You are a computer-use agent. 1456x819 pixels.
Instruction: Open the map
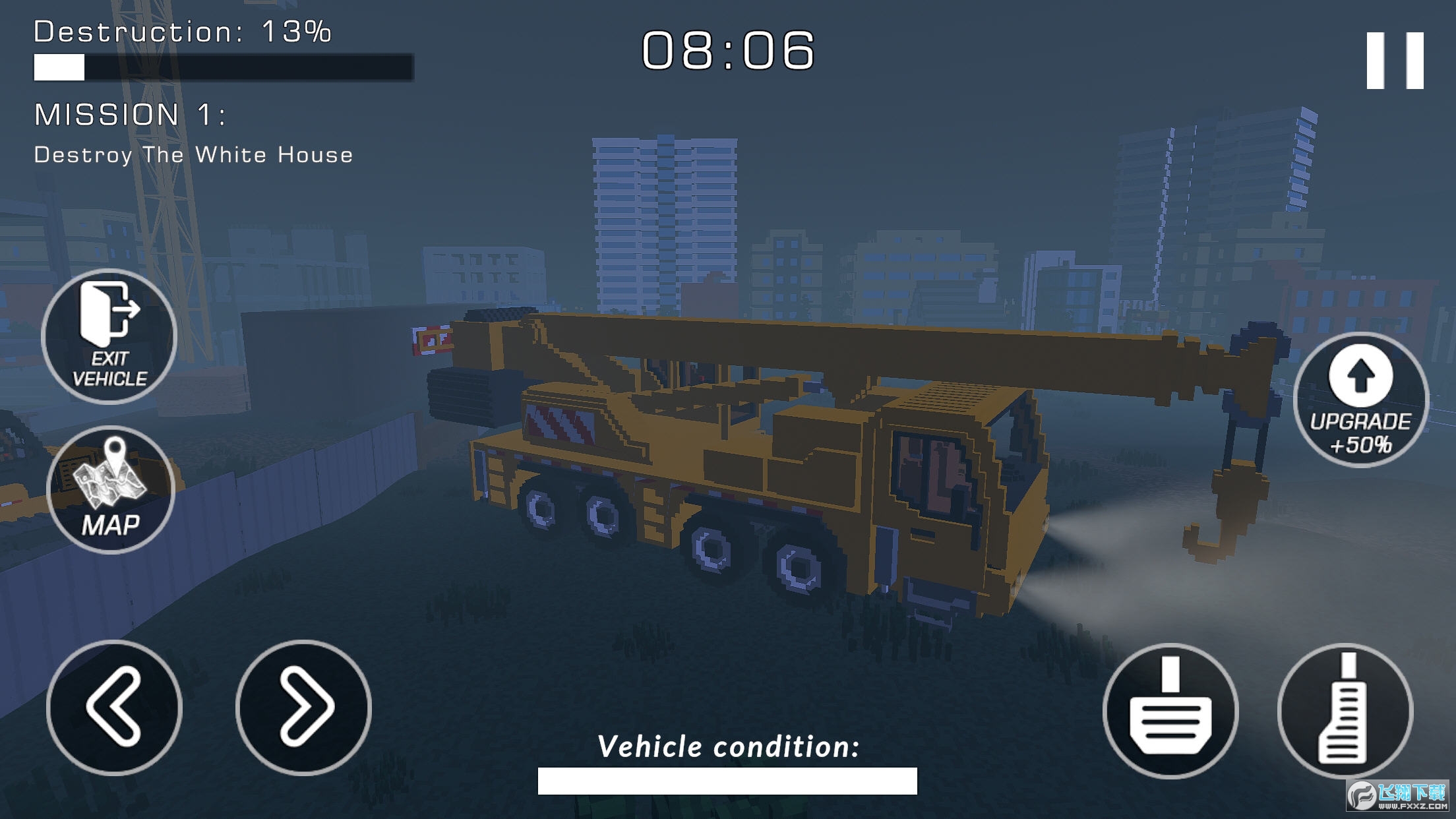(x=111, y=490)
